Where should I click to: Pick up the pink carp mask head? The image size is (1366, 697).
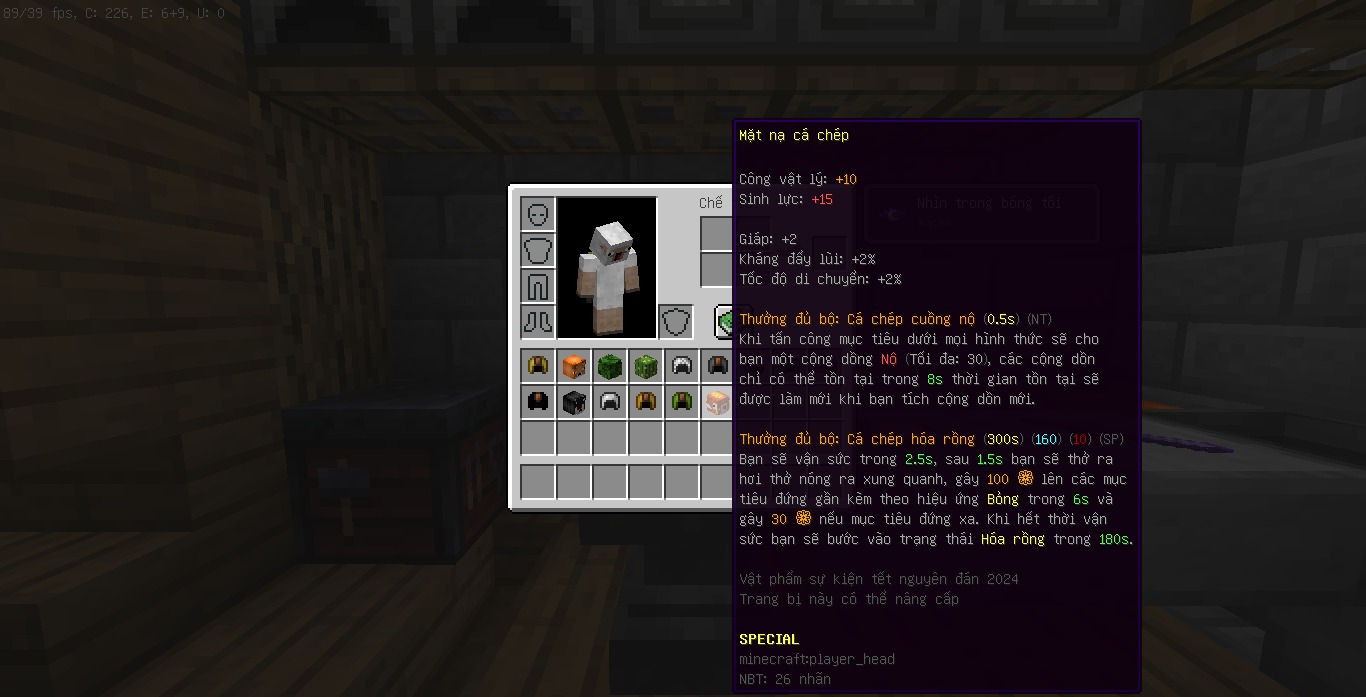717,402
